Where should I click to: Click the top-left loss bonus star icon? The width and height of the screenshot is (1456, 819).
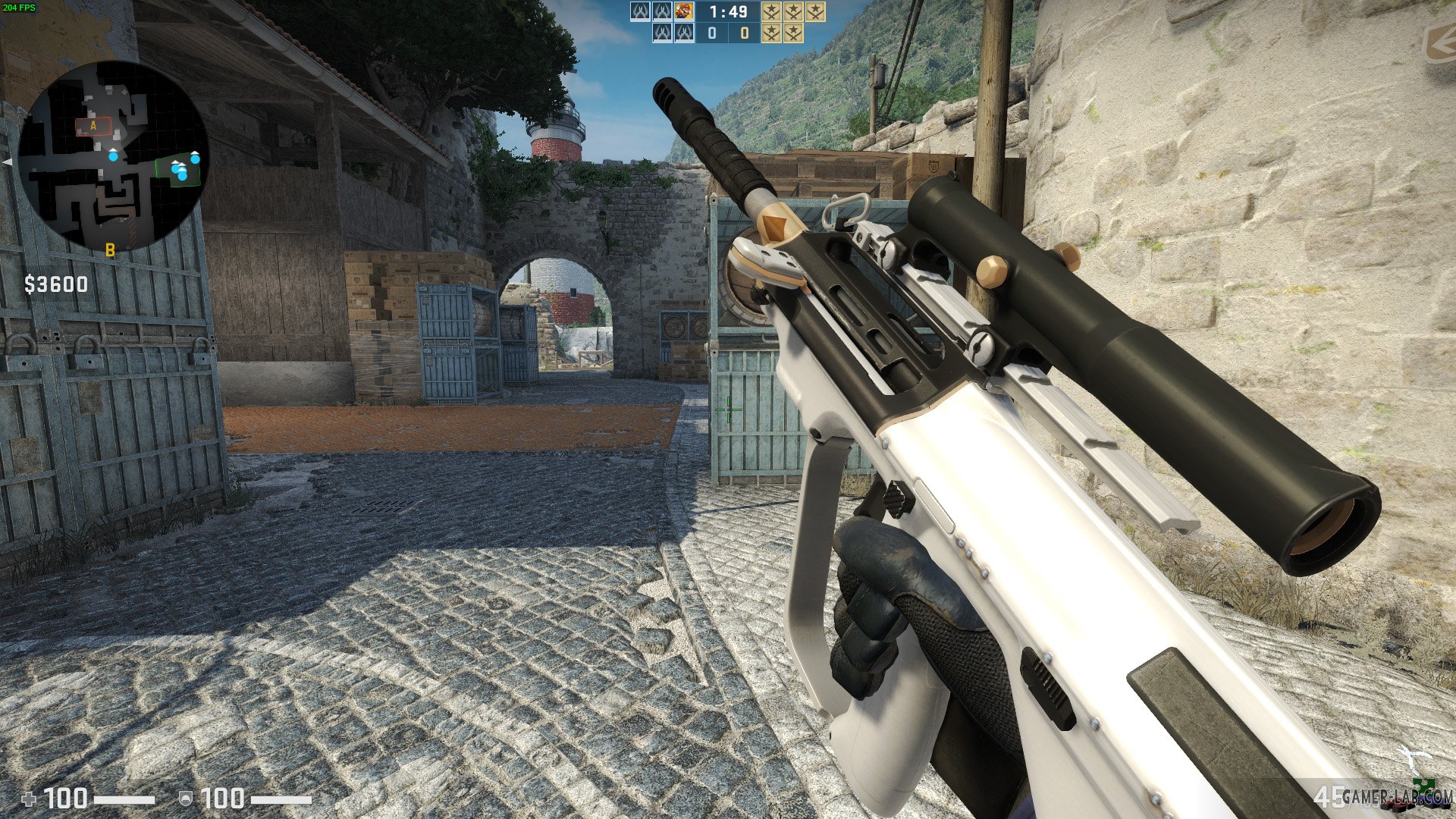[x=771, y=13]
